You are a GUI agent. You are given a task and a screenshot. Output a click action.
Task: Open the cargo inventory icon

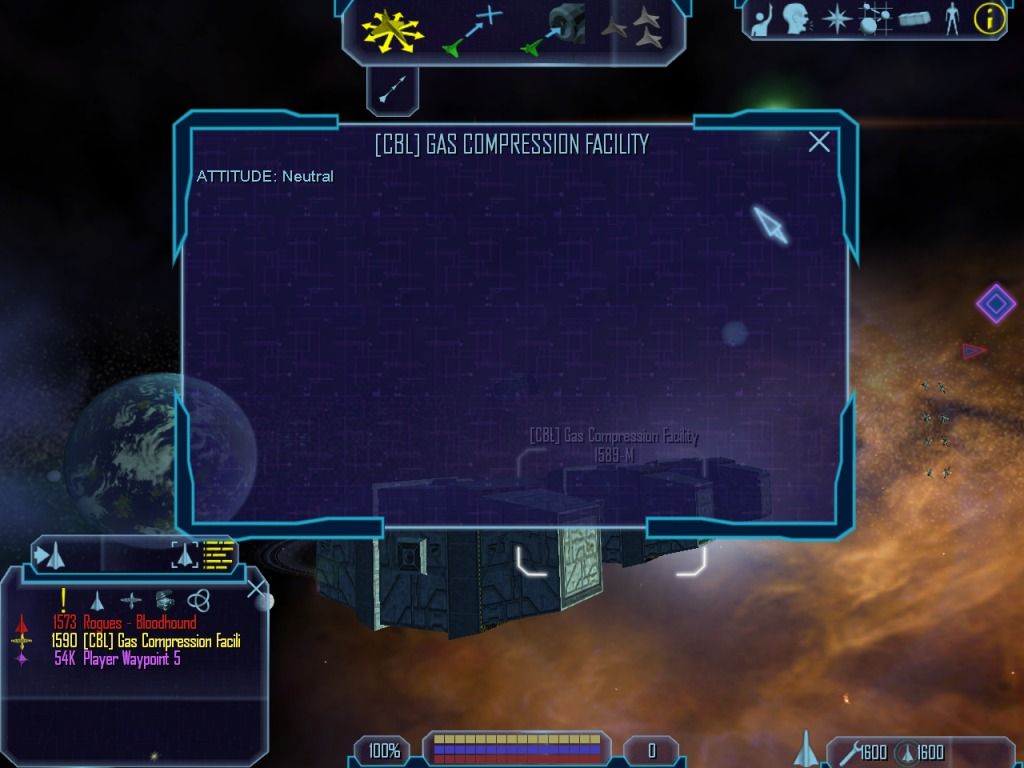pyautogui.click(x=914, y=18)
